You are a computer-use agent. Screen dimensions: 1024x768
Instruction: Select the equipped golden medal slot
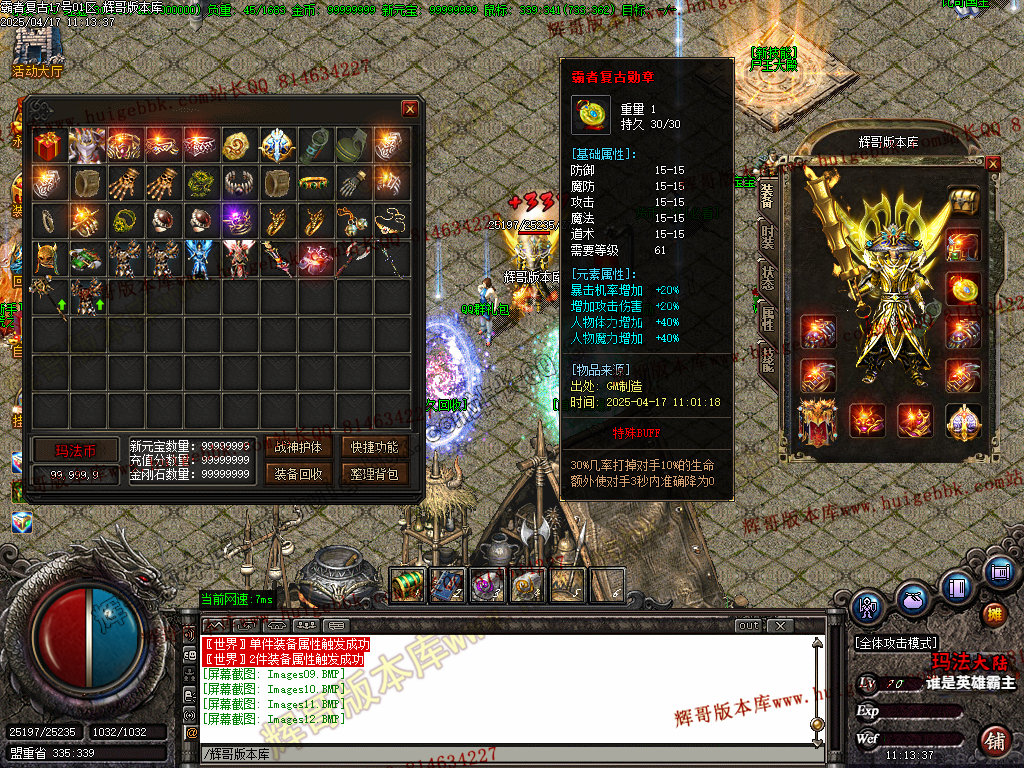click(962, 289)
